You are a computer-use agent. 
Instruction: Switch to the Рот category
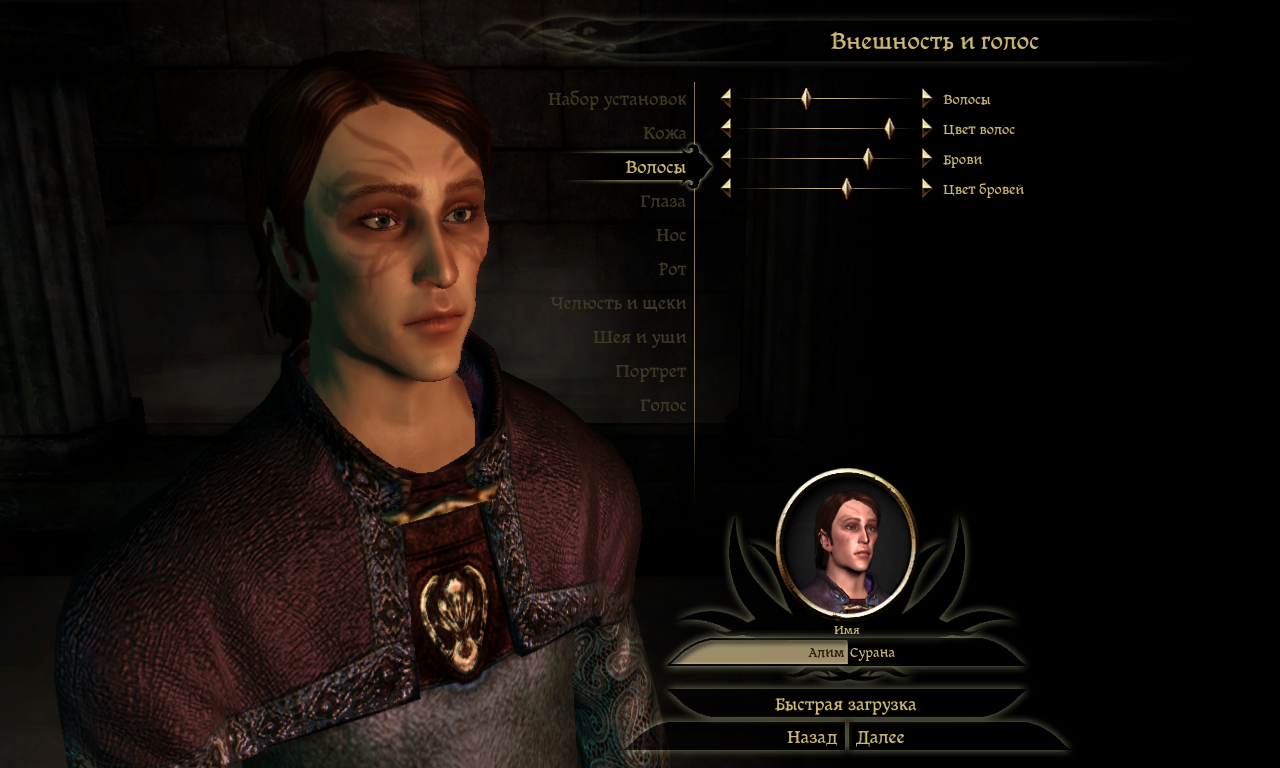tap(672, 270)
